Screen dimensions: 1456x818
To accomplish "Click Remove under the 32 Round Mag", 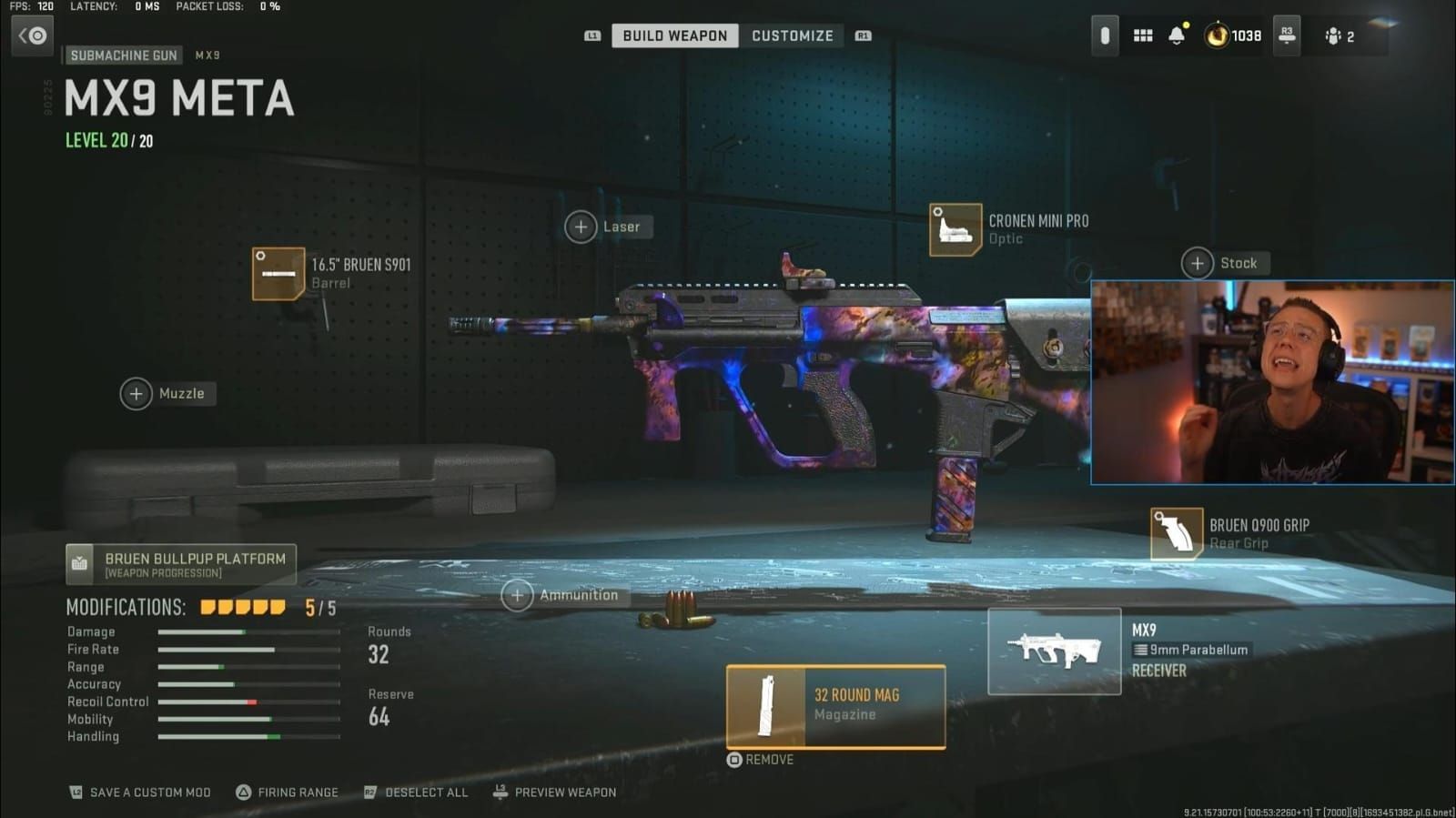I will [x=761, y=759].
